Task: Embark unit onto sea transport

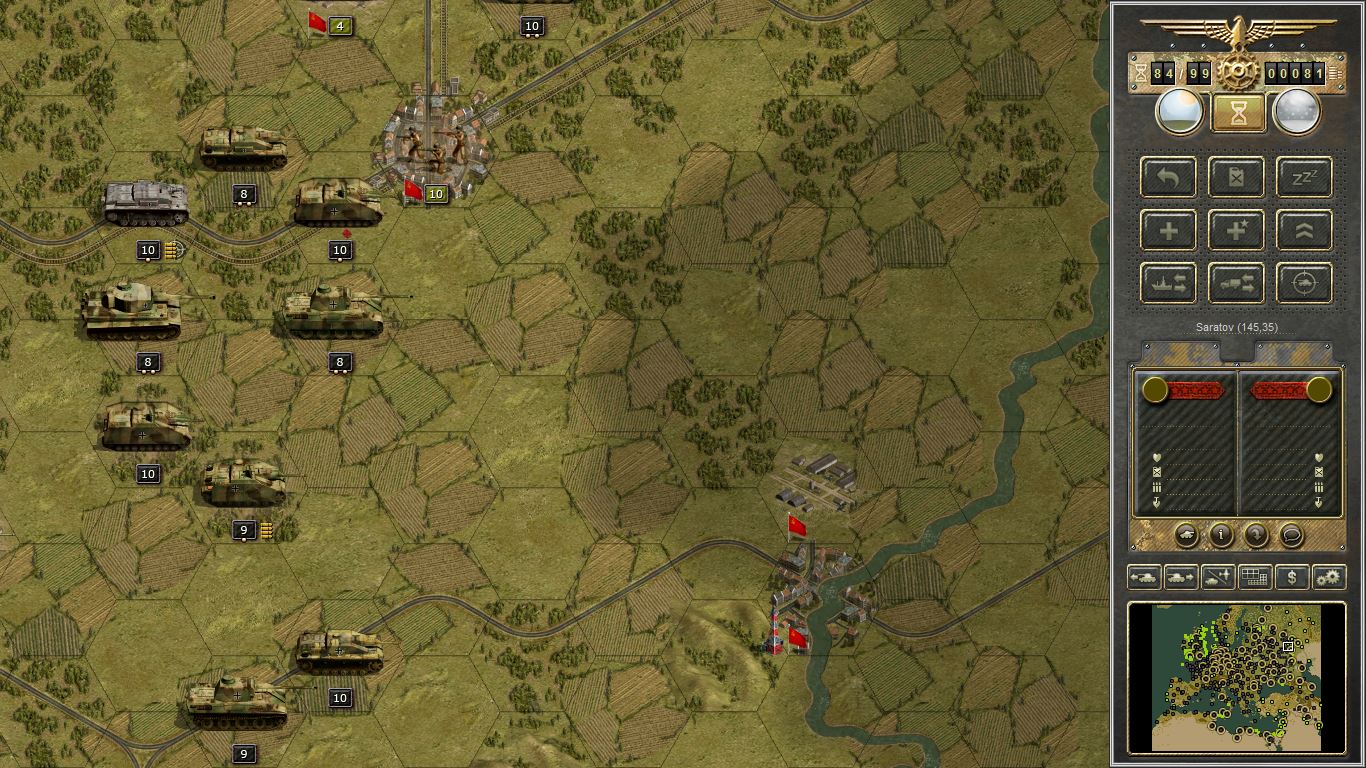Action: [x=1168, y=283]
